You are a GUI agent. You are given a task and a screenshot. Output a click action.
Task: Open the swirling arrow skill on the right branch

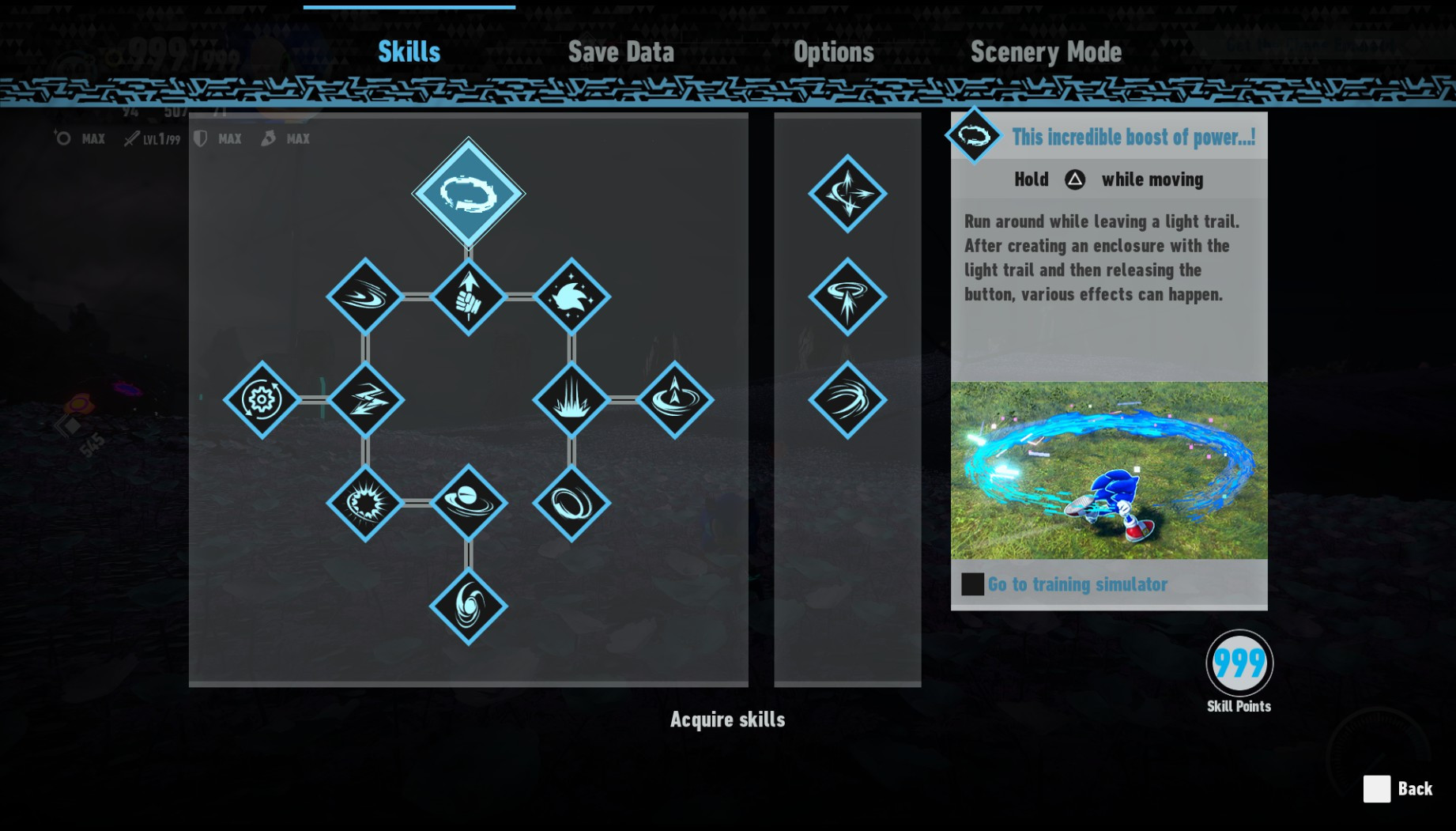point(674,399)
